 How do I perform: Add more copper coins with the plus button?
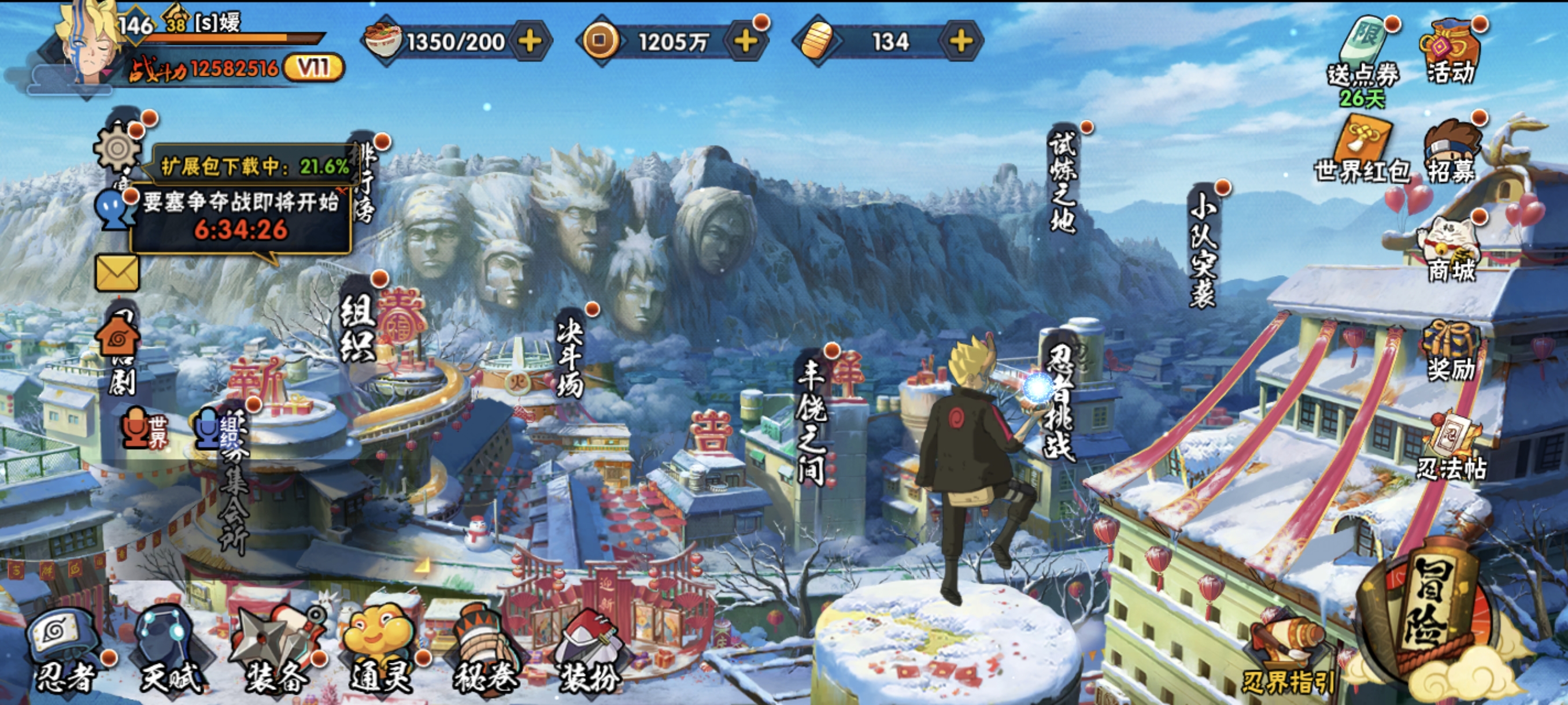[x=746, y=42]
